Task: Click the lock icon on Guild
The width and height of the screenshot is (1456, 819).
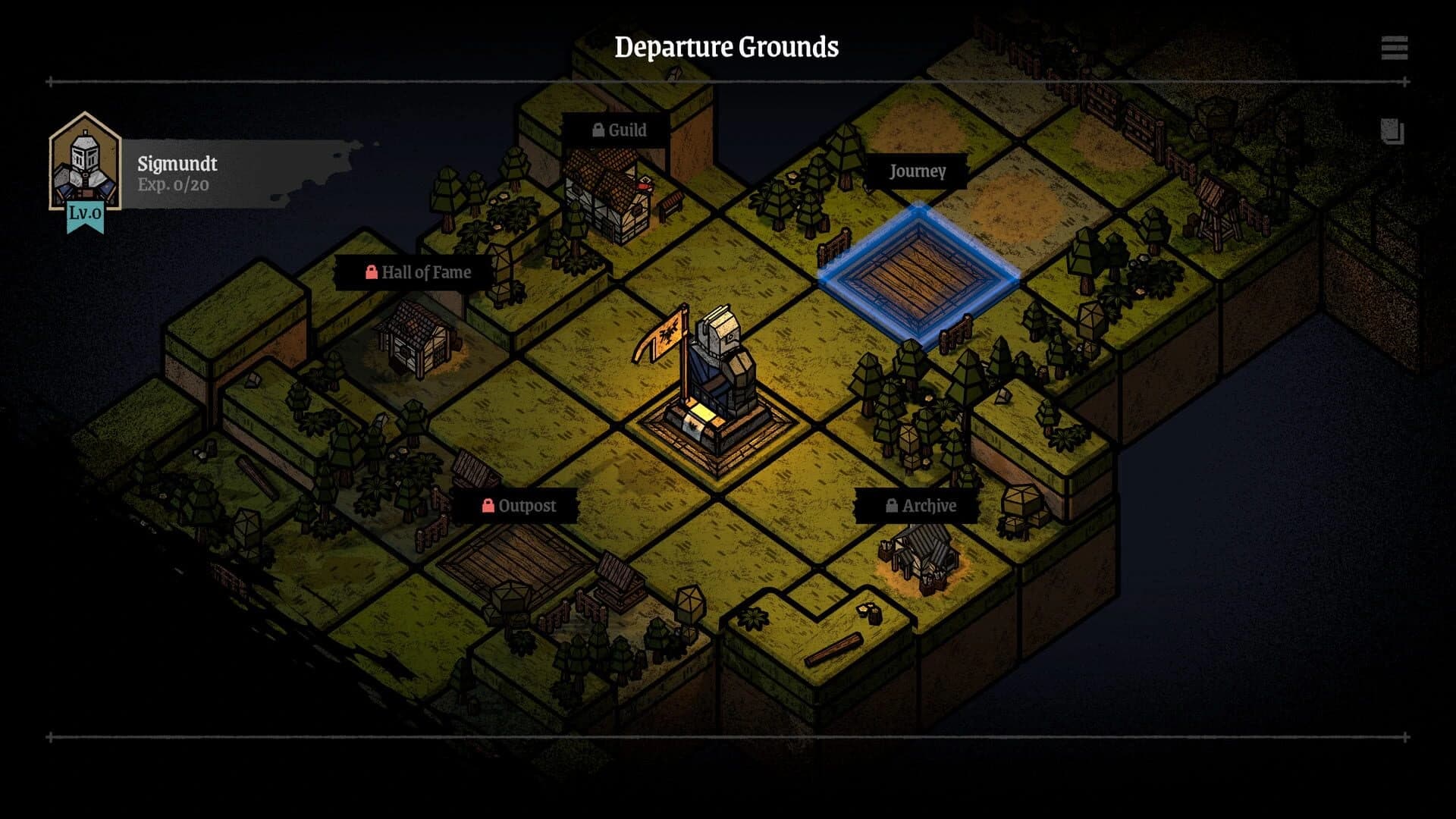Action: (598, 130)
